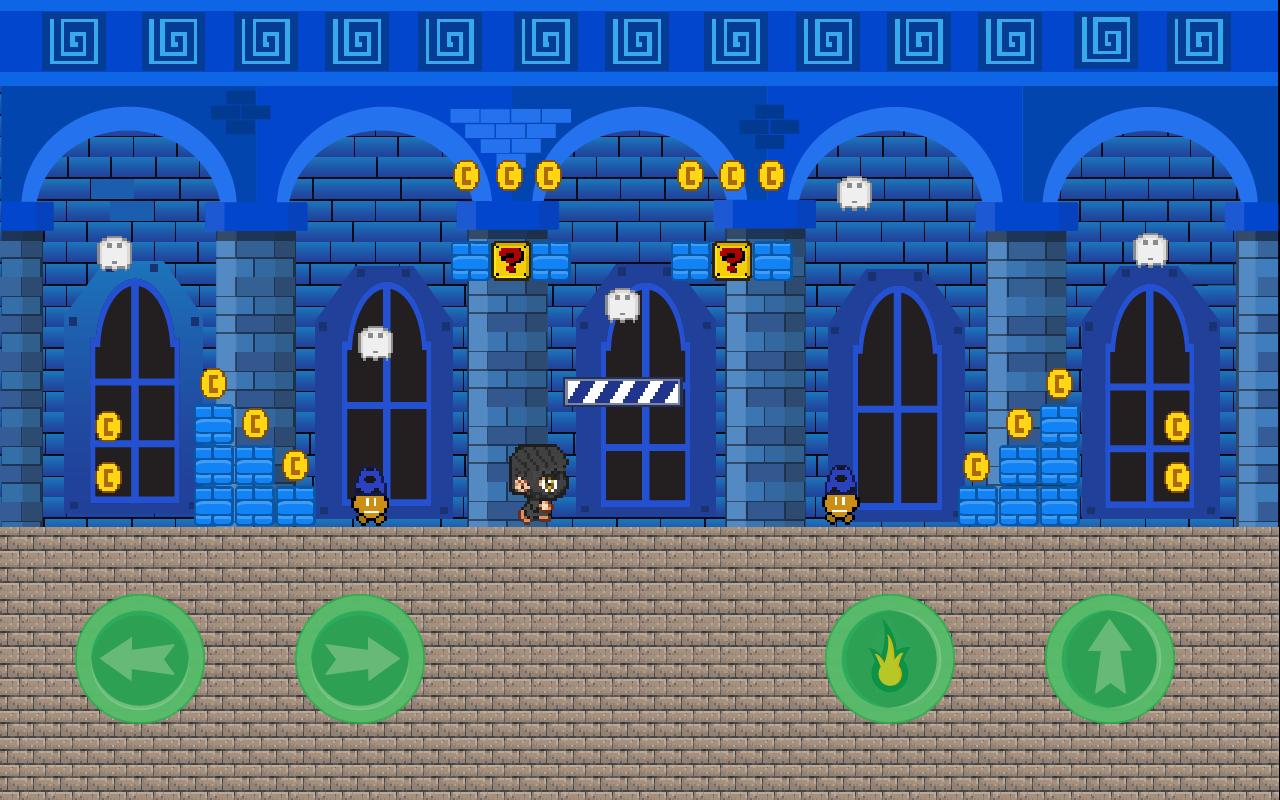Screen dimensions: 1280x800
Task: Hit the right question mark block
Action: (731, 262)
